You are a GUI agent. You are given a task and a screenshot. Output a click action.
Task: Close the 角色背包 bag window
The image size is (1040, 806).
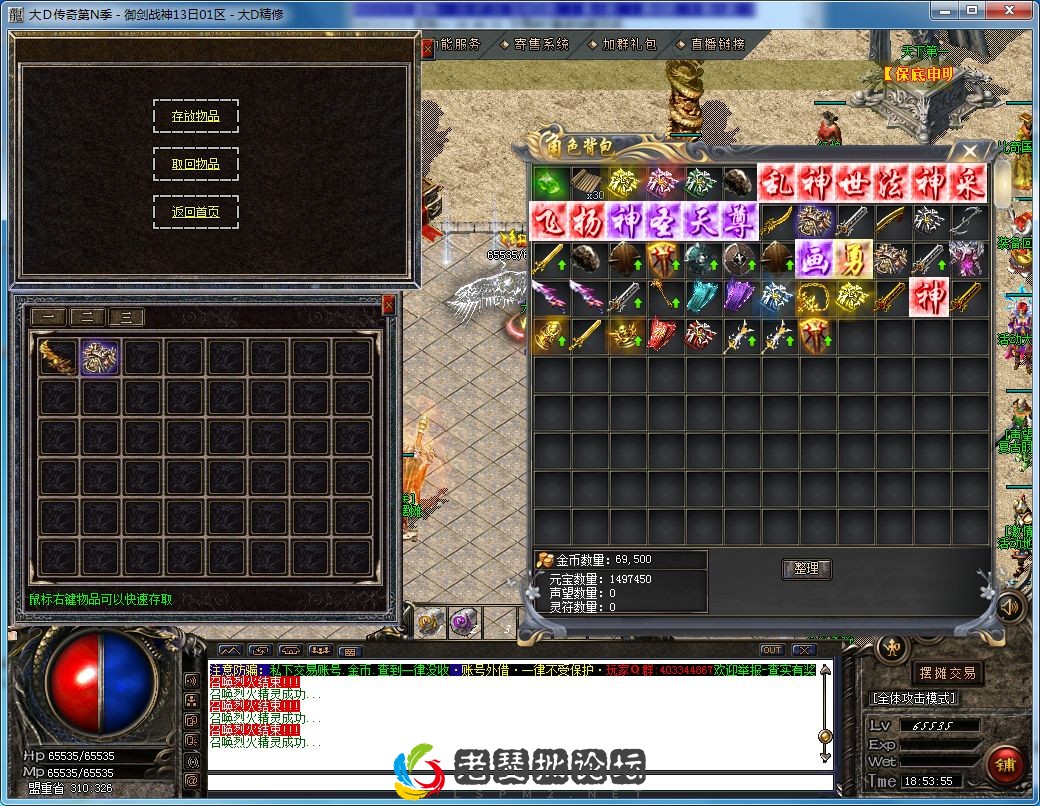969,151
